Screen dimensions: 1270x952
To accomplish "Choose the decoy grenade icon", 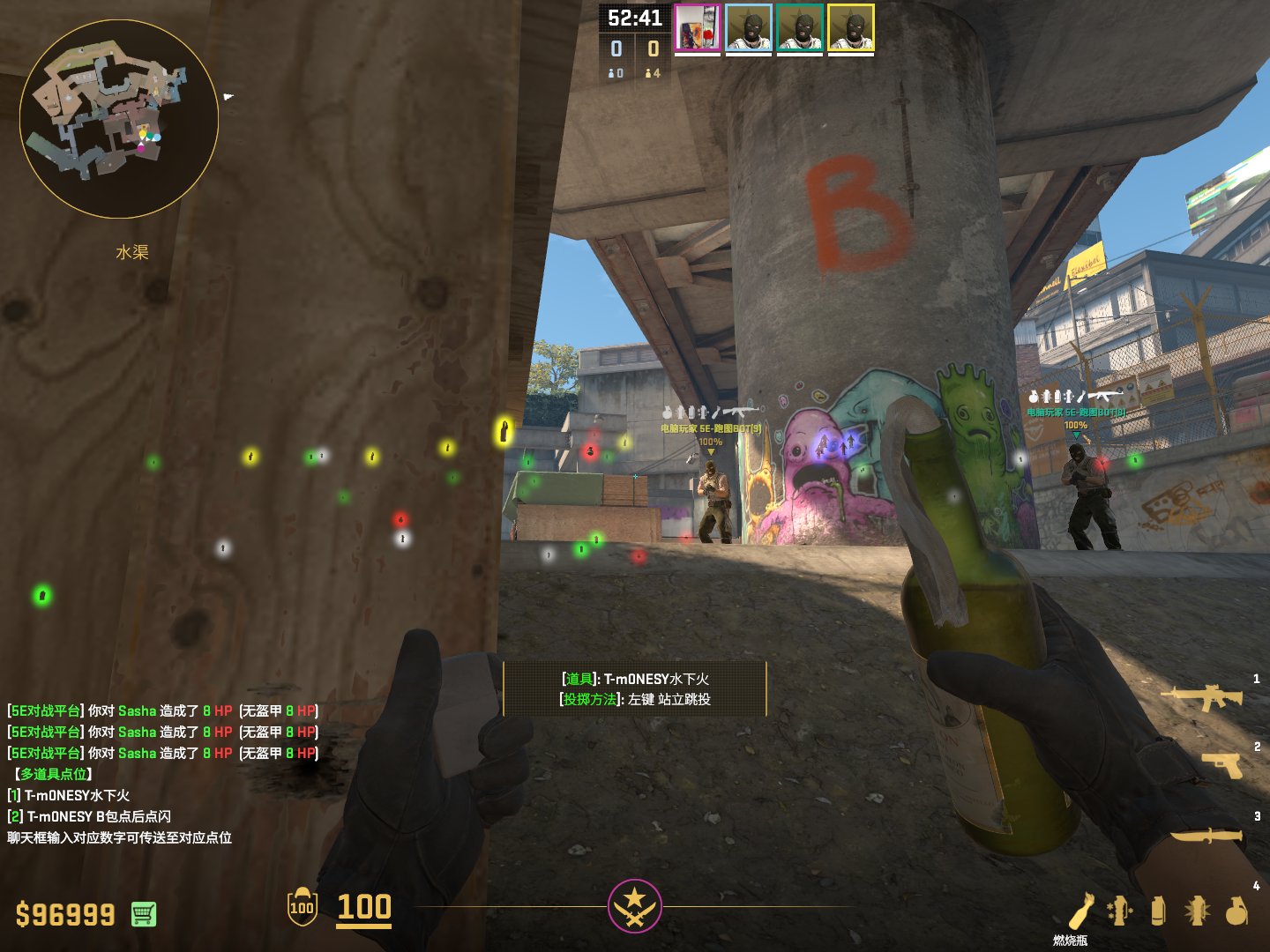I will point(1119,911).
